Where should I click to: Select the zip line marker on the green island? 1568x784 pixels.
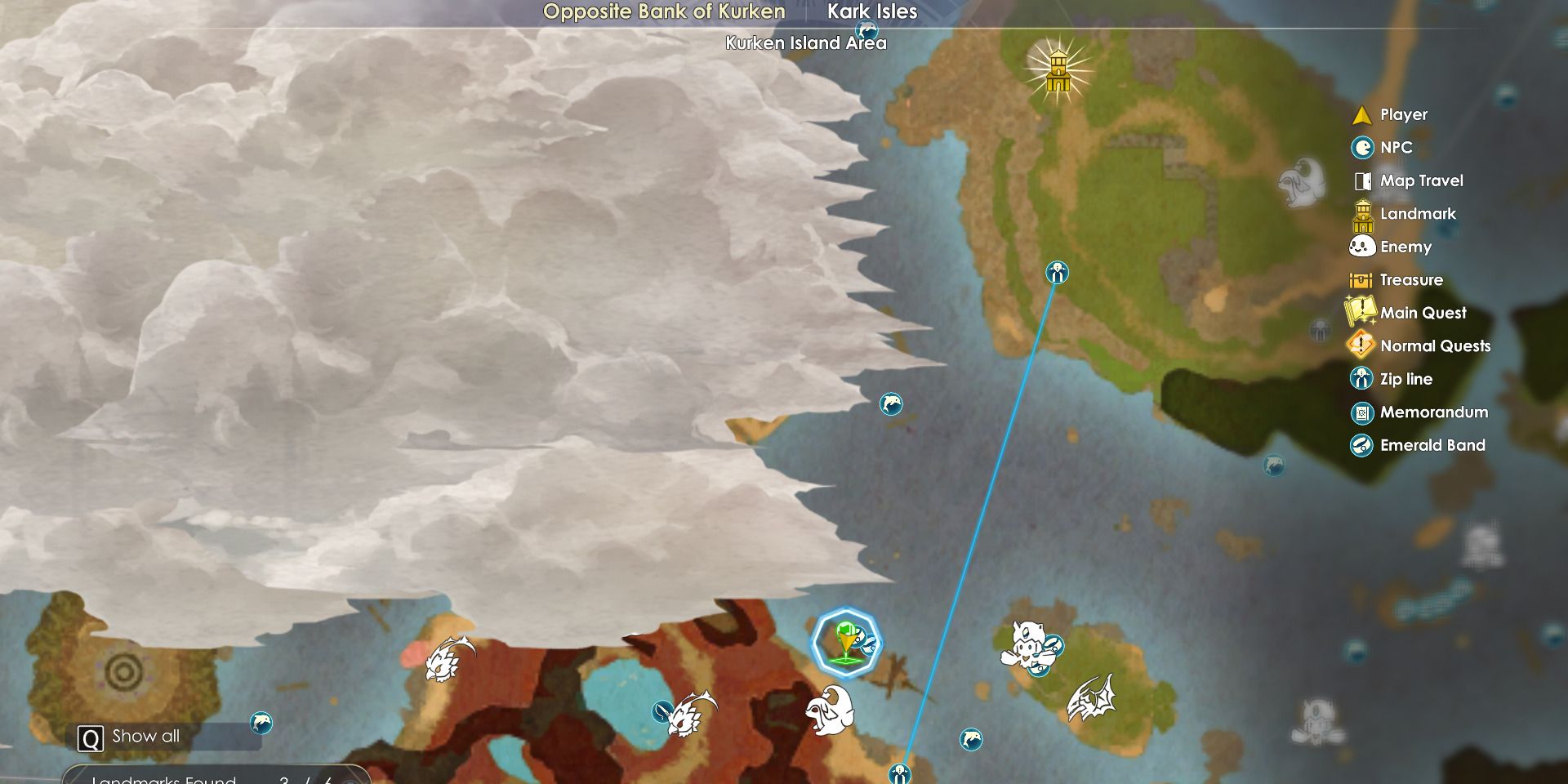coord(1057,273)
